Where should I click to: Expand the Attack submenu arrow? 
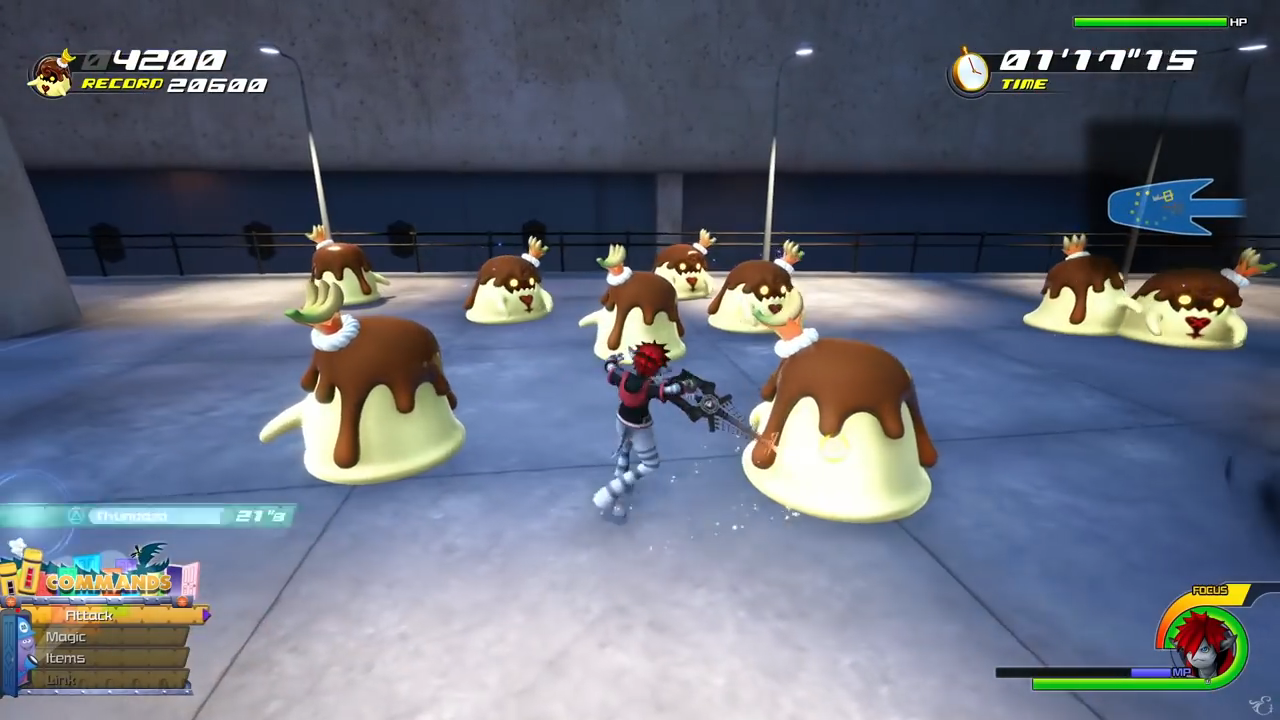[207, 614]
